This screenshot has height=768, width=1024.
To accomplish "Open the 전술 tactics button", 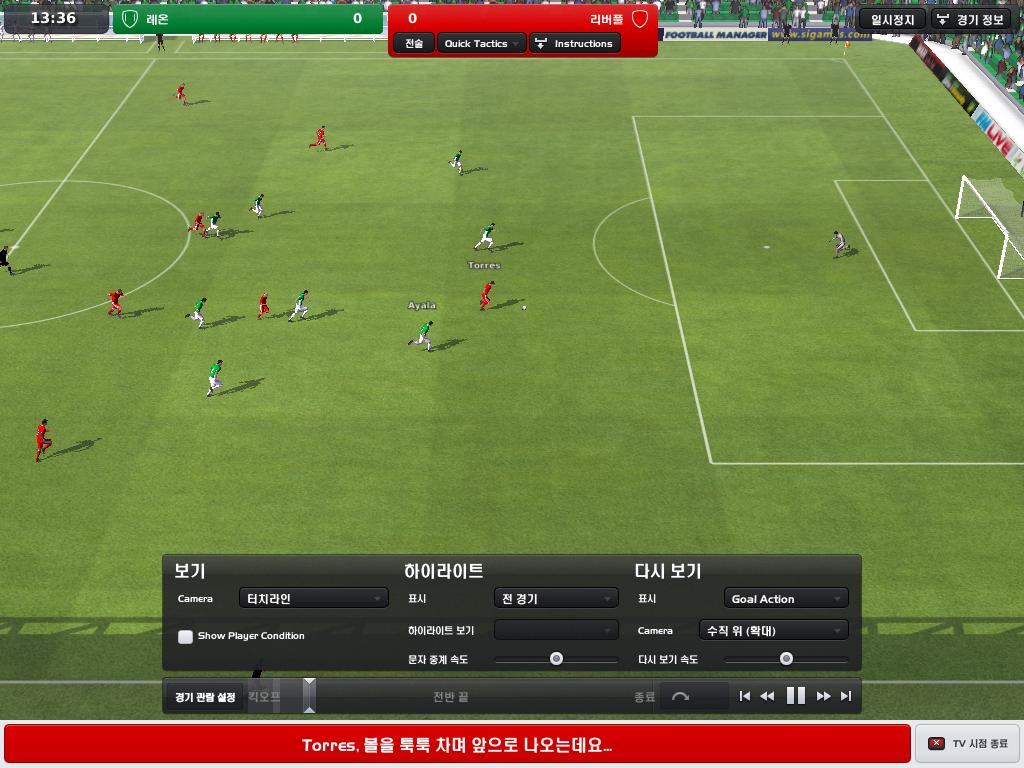I will 414,43.
